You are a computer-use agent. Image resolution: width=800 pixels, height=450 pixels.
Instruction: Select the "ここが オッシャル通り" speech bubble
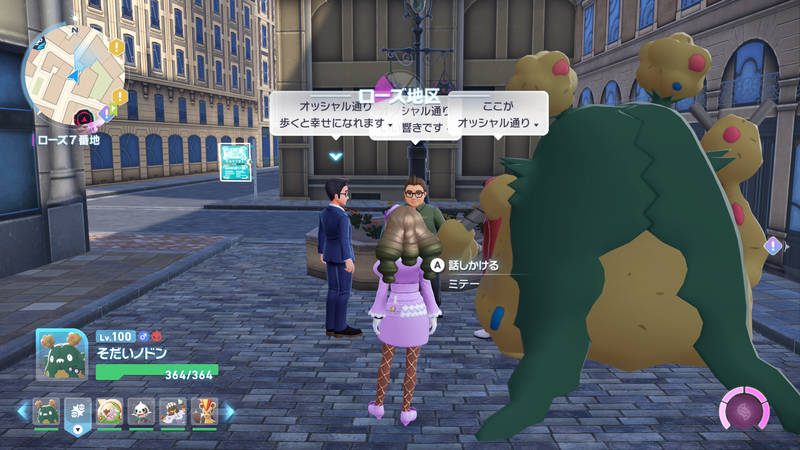[x=498, y=115]
